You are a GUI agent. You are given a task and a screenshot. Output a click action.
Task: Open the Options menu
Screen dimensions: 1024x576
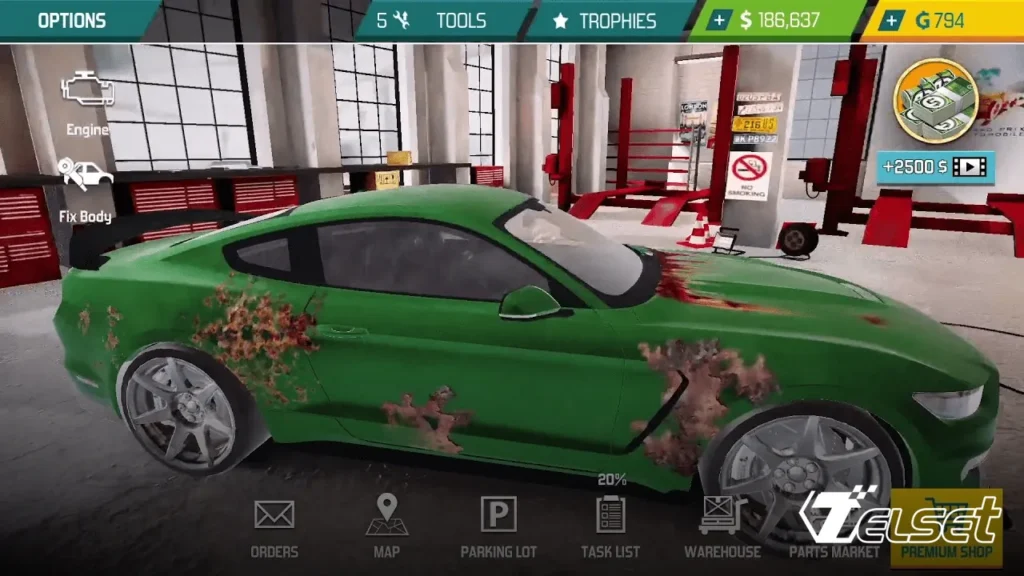pos(71,20)
